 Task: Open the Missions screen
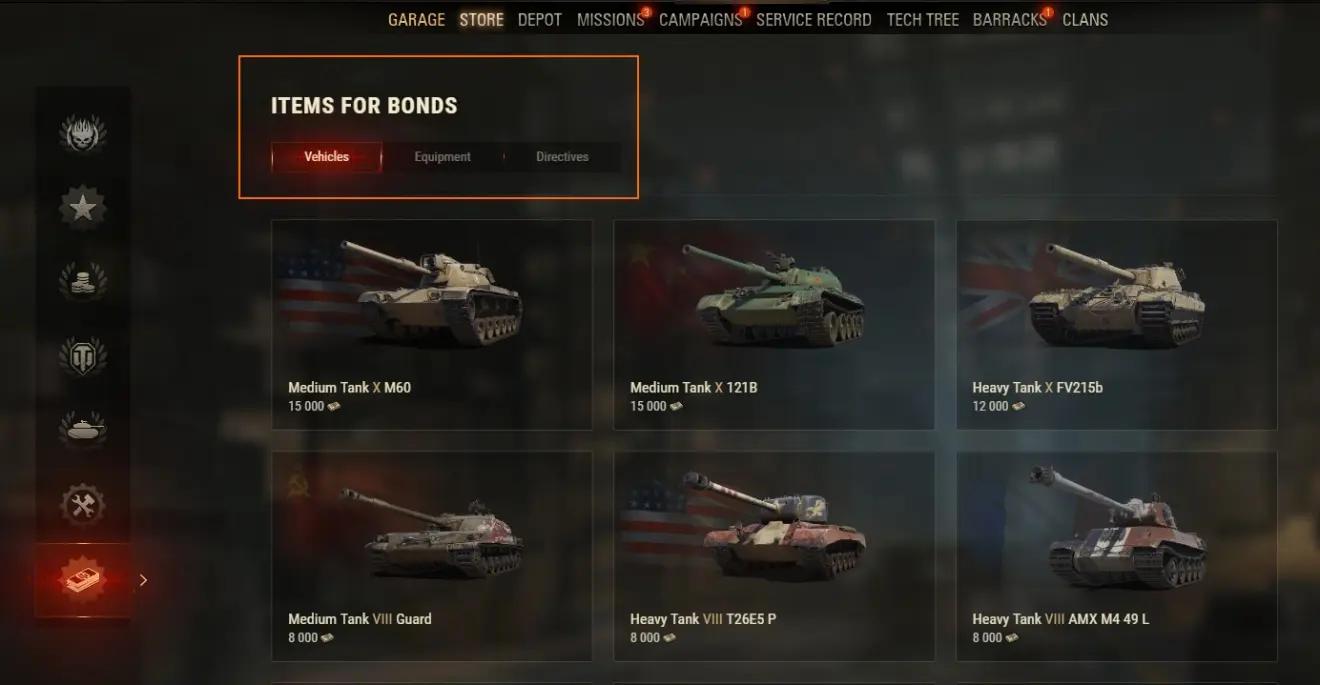pyautogui.click(x=610, y=20)
